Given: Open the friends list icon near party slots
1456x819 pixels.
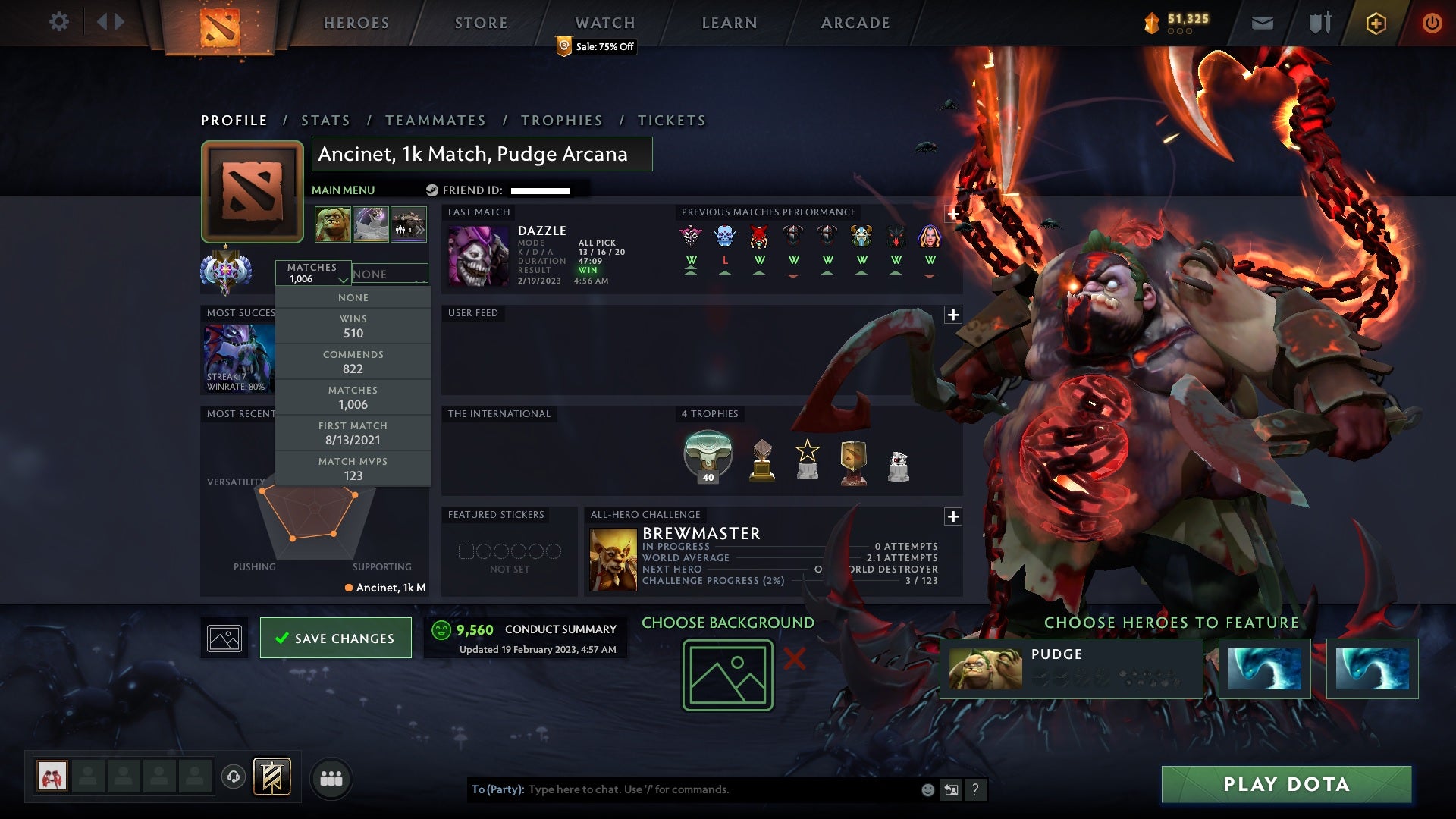Looking at the screenshot, I should [331, 778].
